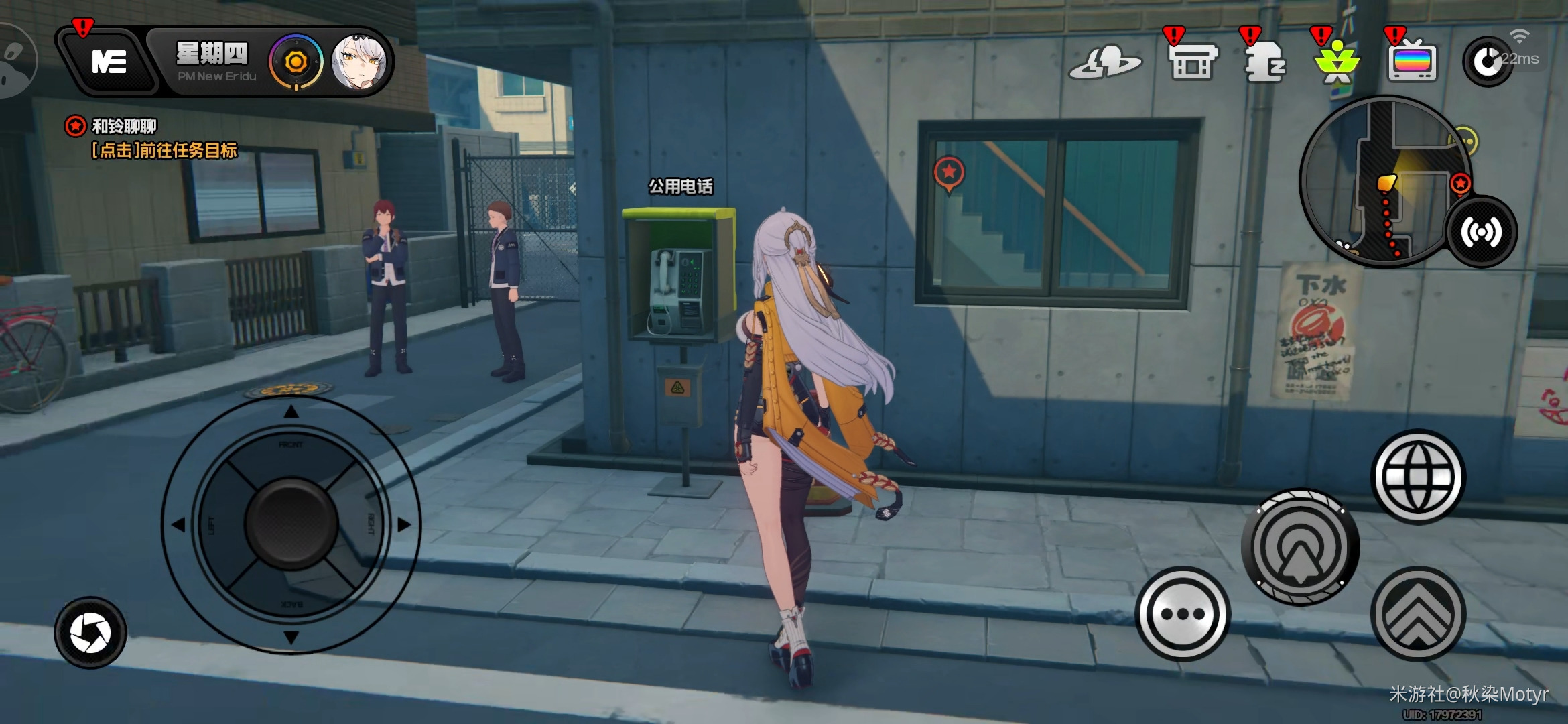Screen dimensions: 1568x724
Task: Click the circular power-style icon near ping
Action: [1487, 62]
